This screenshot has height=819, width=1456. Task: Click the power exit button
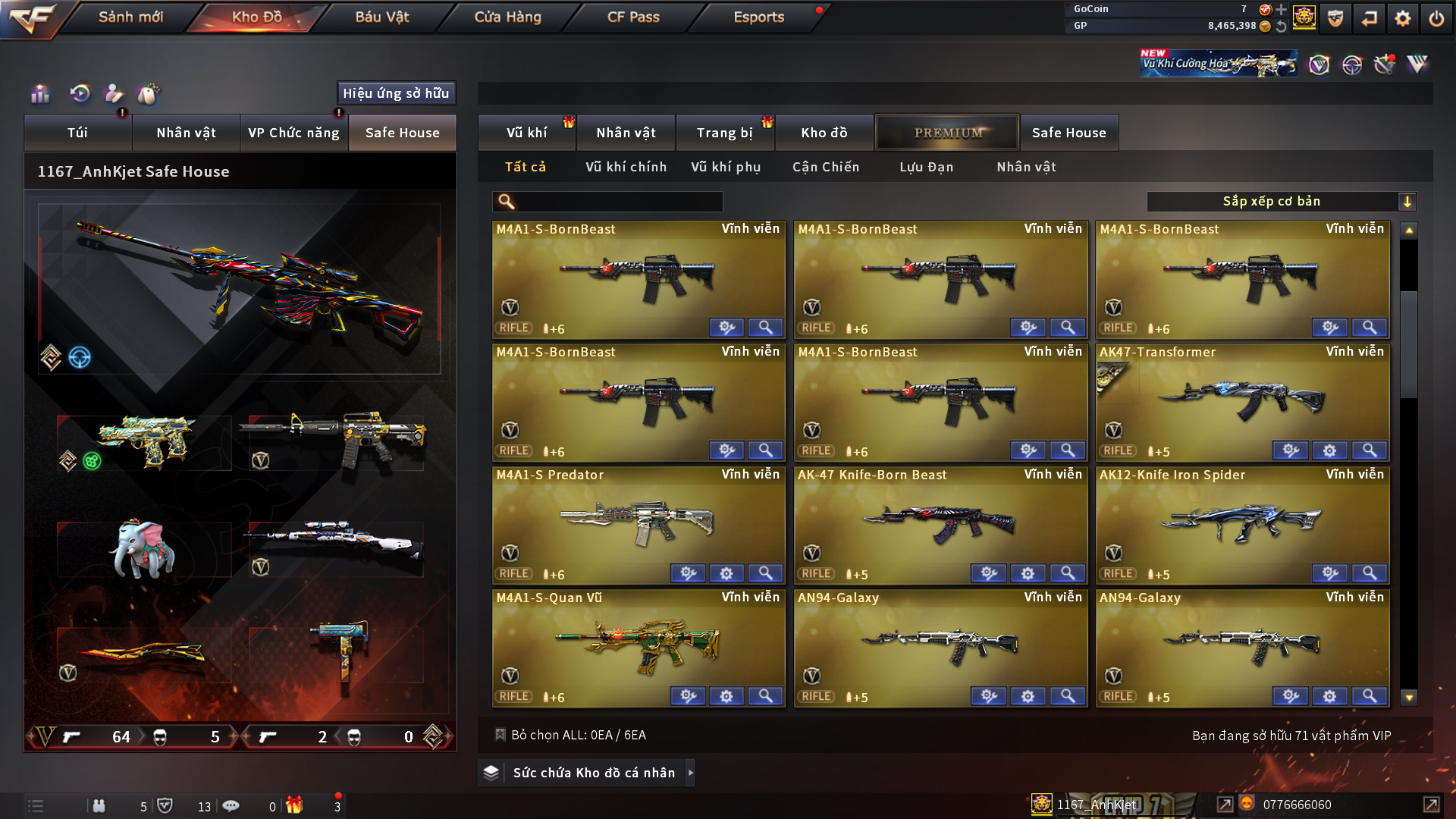(x=1436, y=18)
